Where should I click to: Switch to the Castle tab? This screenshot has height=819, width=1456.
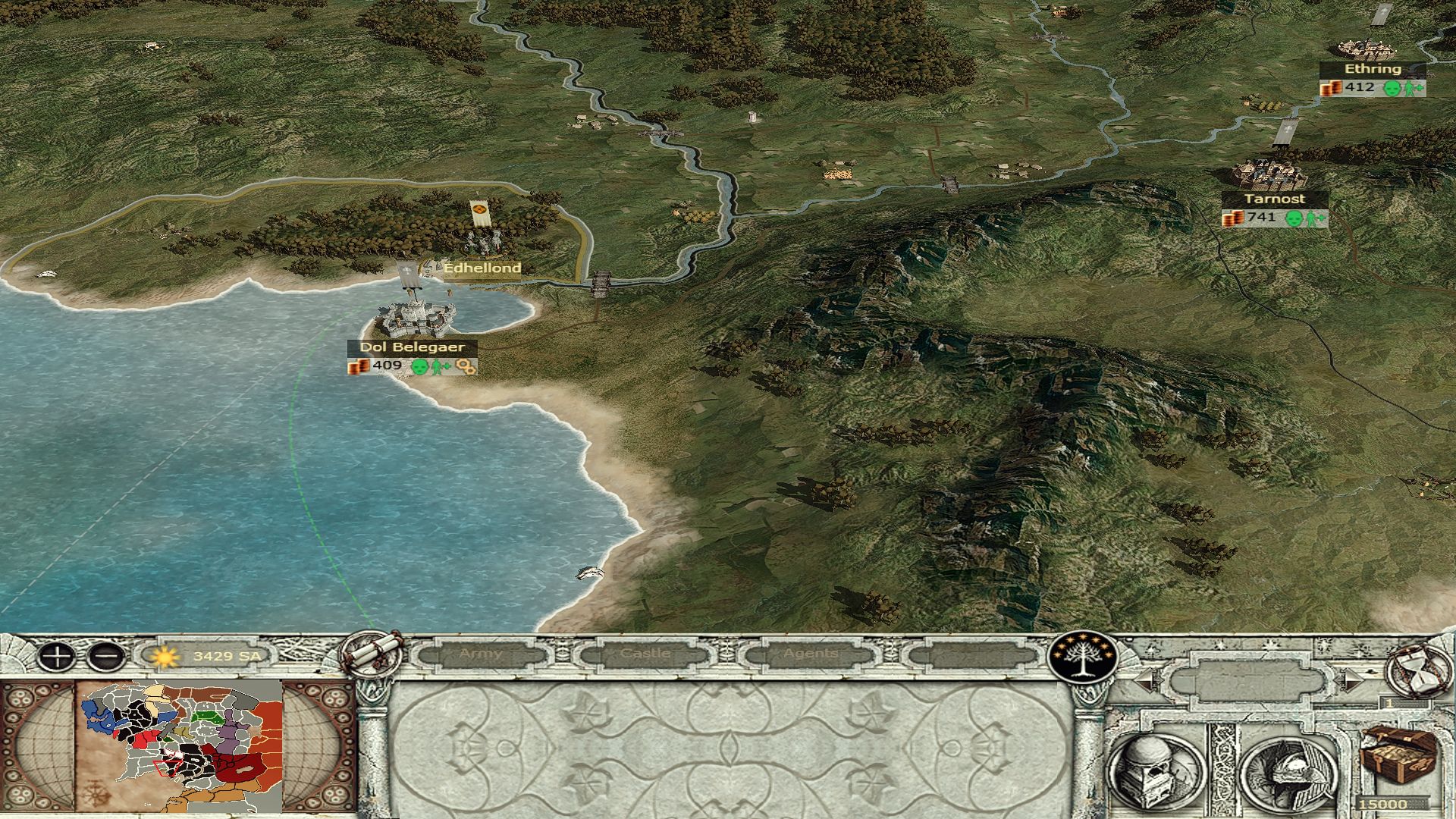click(645, 654)
